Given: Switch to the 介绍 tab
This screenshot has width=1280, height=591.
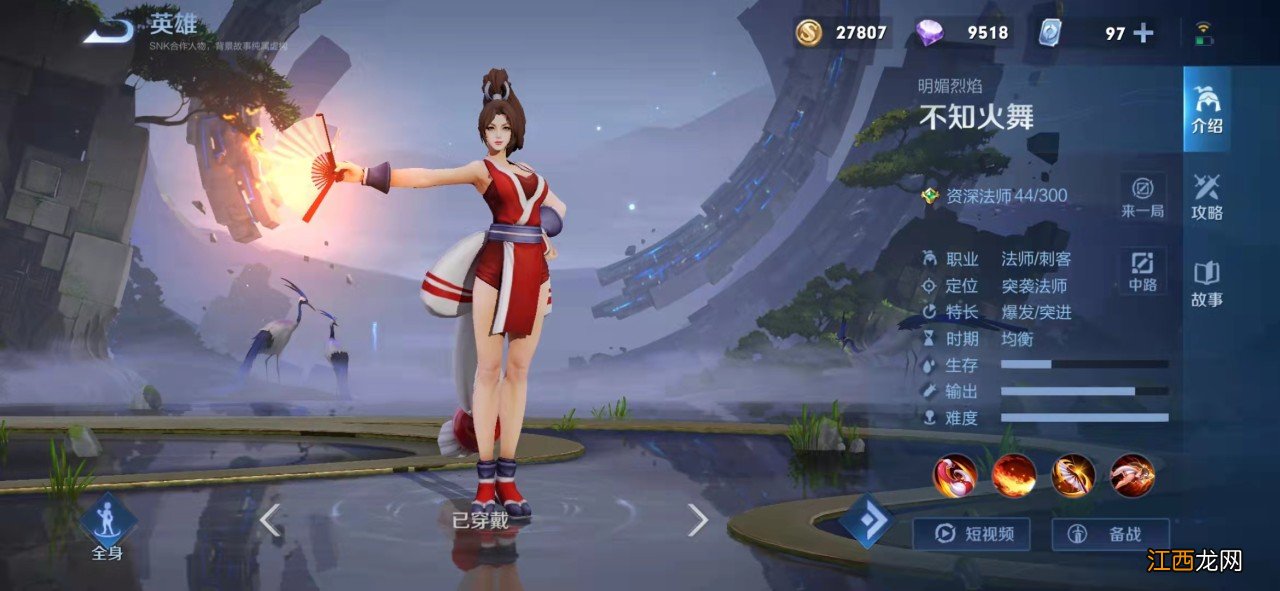Looking at the screenshot, I should [x=1206, y=109].
